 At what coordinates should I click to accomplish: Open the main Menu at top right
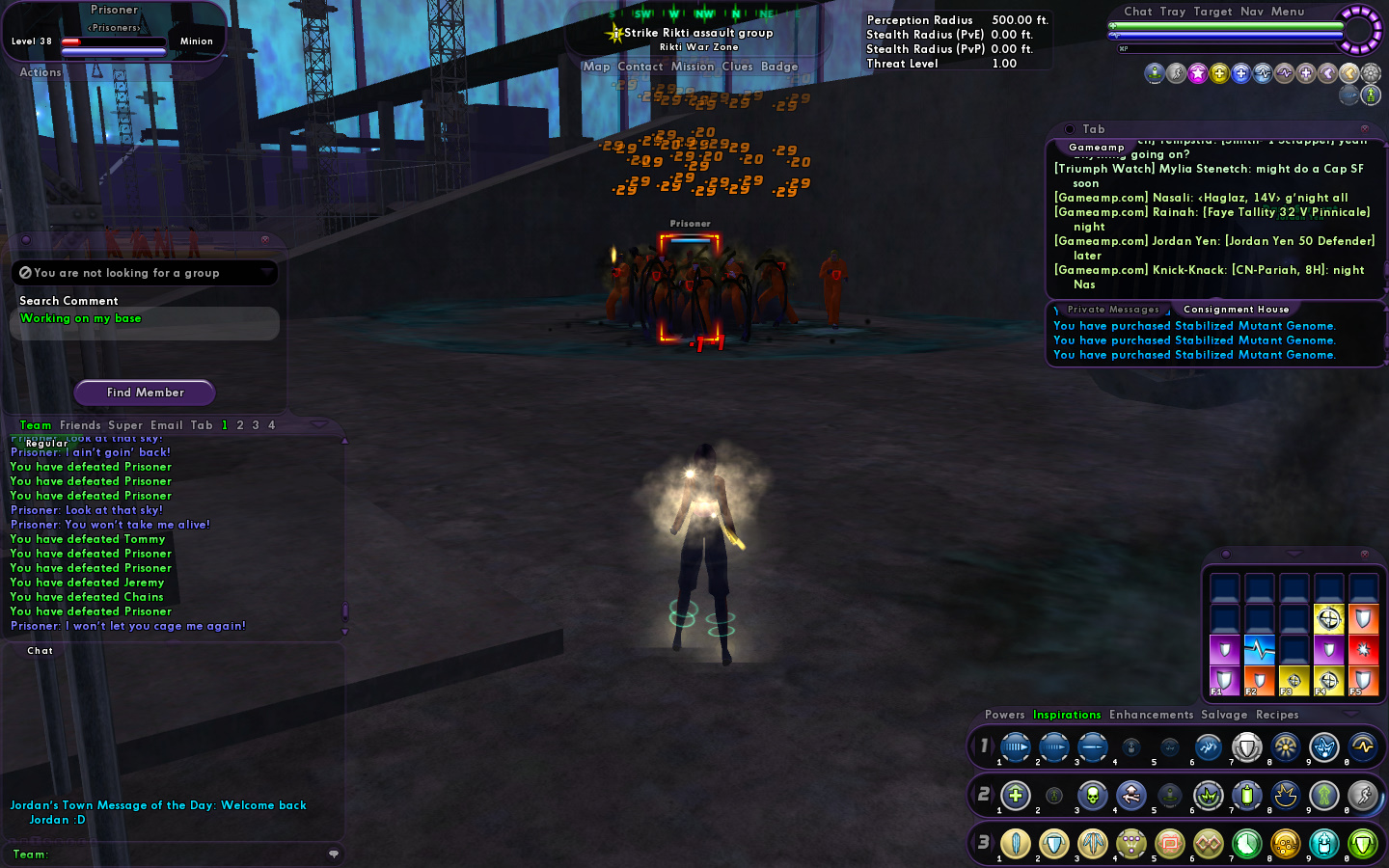pyautogui.click(x=1288, y=12)
